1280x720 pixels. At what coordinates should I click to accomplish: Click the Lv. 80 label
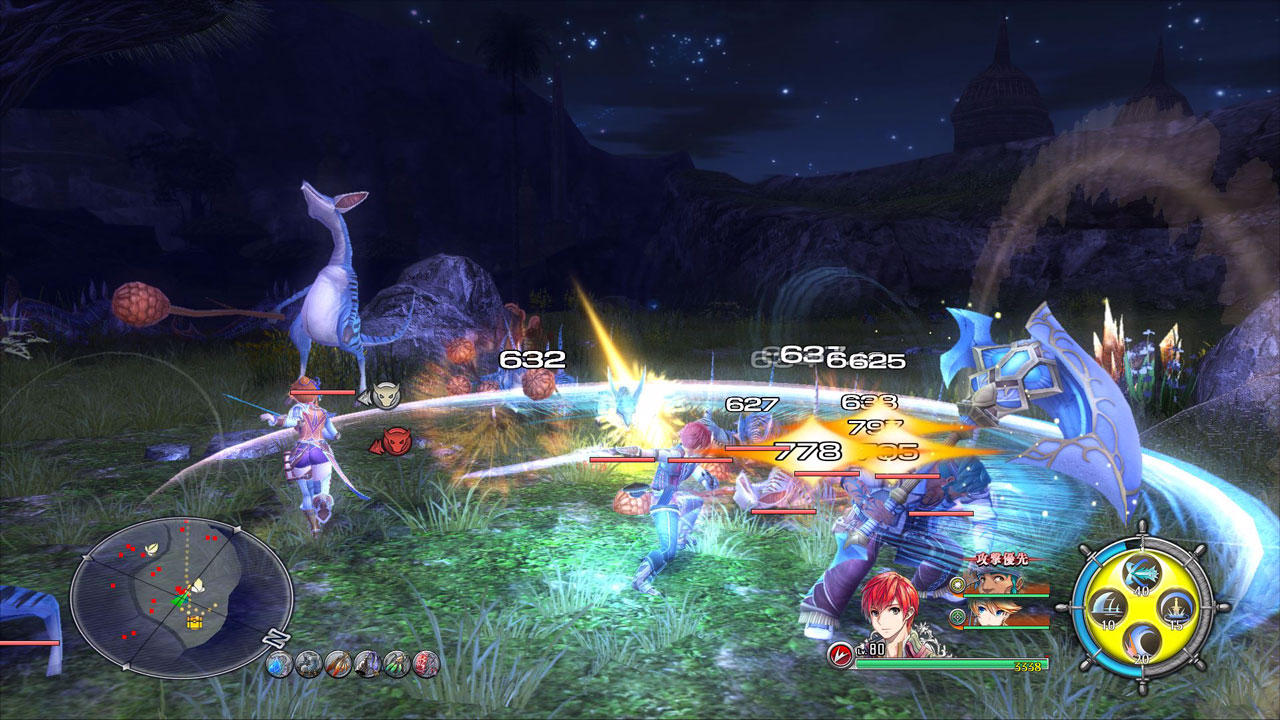click(871, 649)
